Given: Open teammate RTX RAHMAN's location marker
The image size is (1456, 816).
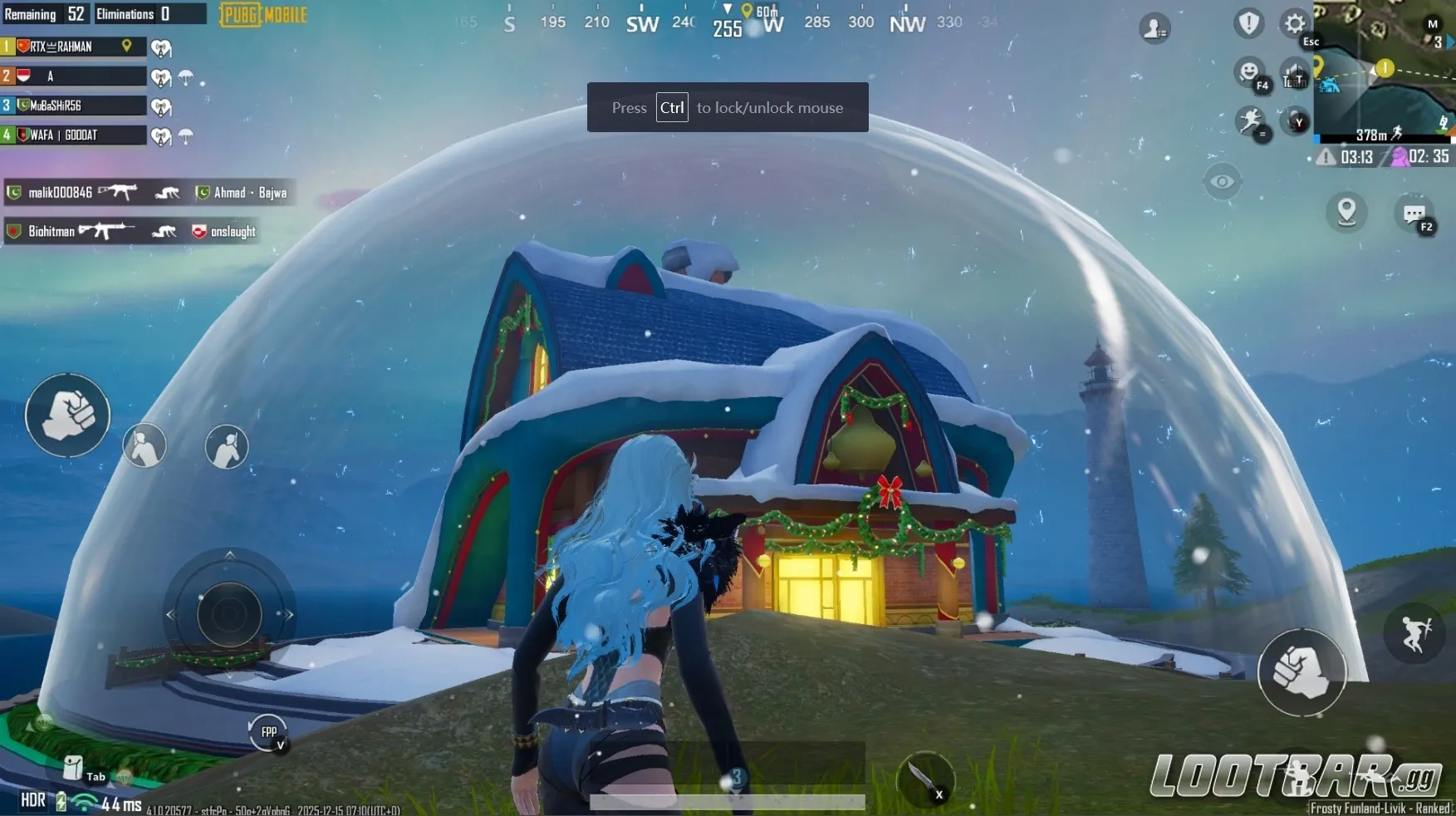Looking at the screenshot, I should (126, 47).
